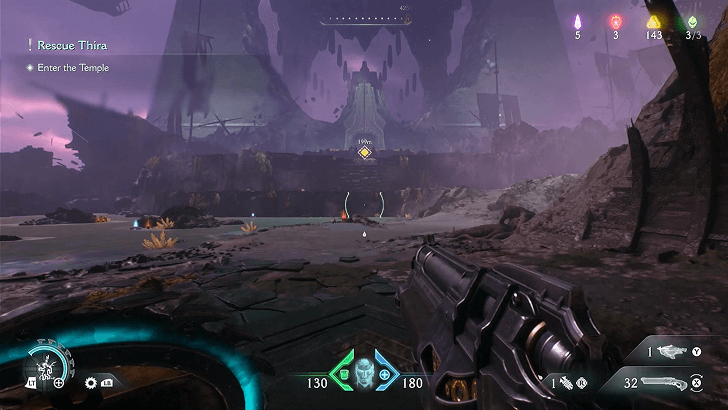728x410 pixels.
Task: Click the red skull resource icon
Action: [x=615, y=21]
